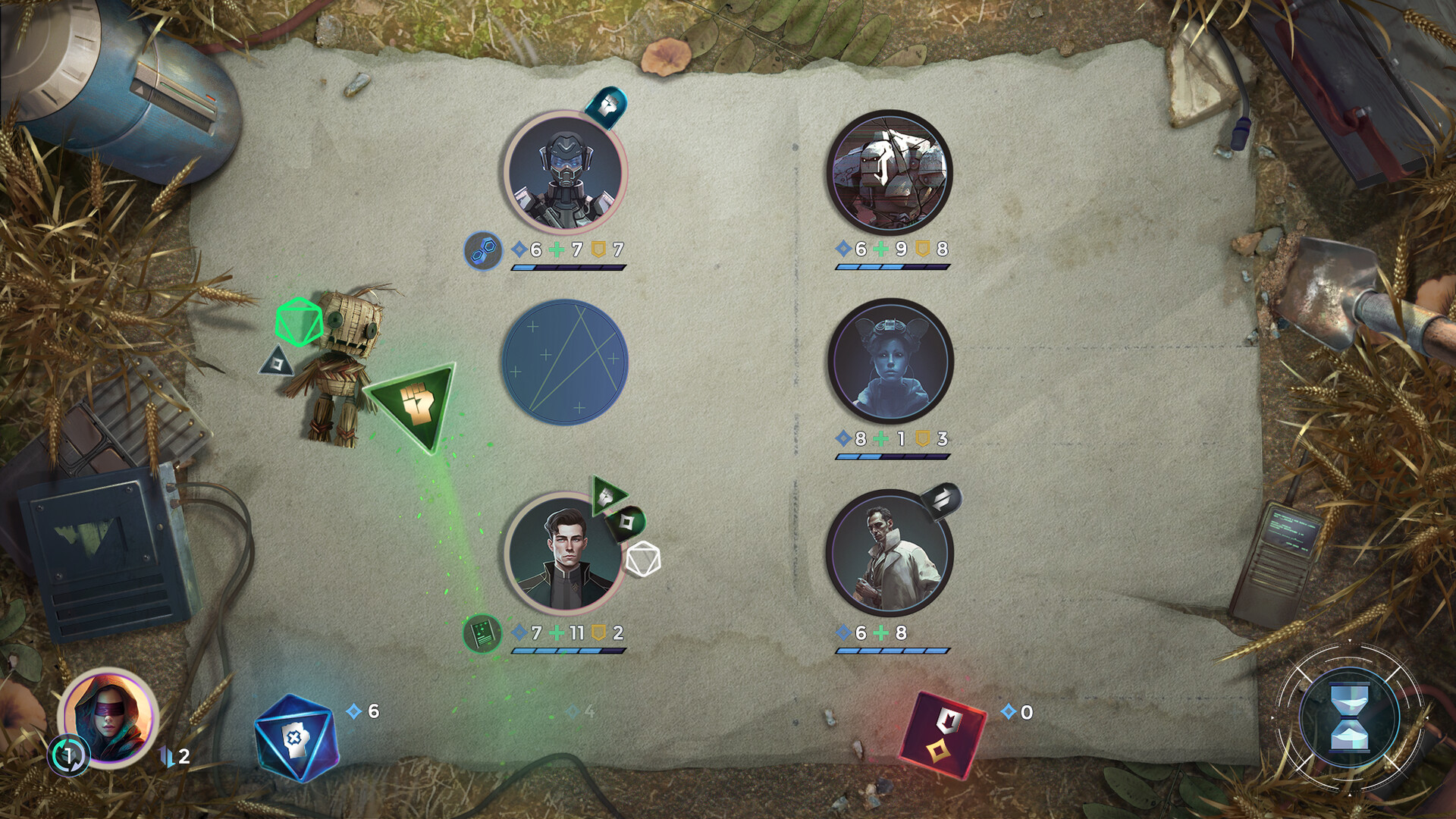Click the green d20 beside the straw doll

[298, 322]
